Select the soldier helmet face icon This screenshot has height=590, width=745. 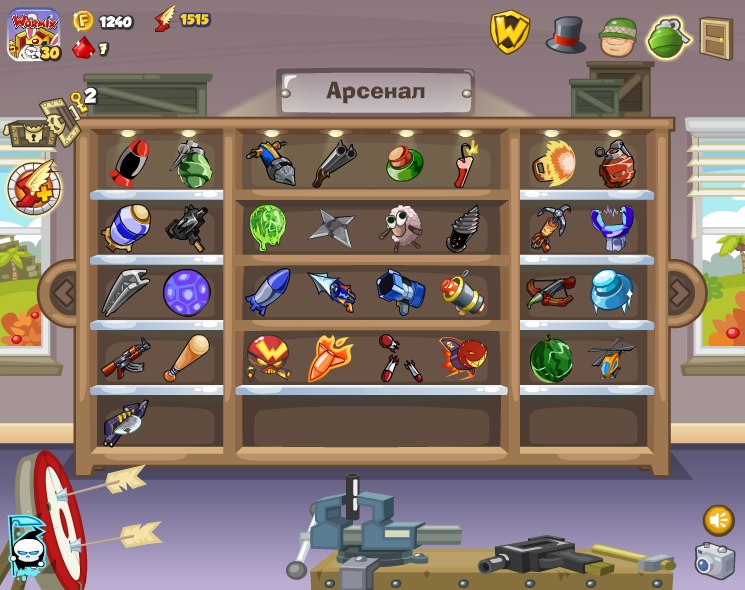coord(618,37)
